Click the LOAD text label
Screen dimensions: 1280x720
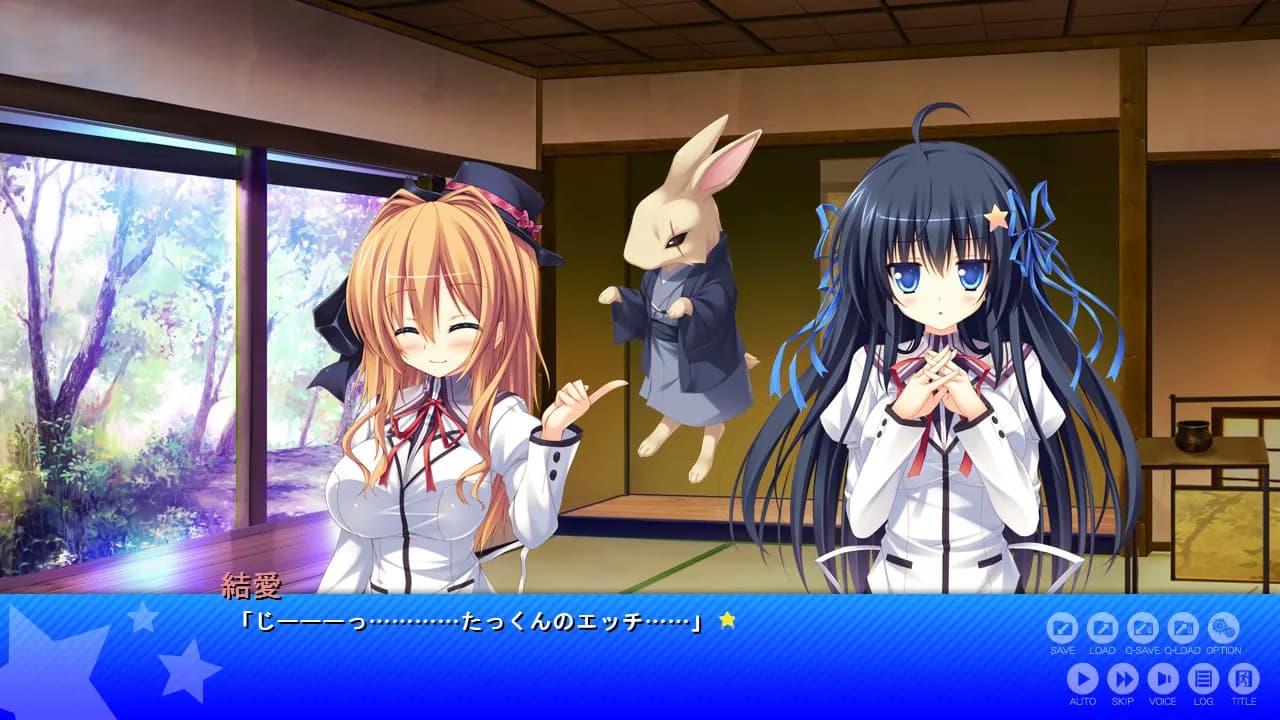[x=1103, y=650]
